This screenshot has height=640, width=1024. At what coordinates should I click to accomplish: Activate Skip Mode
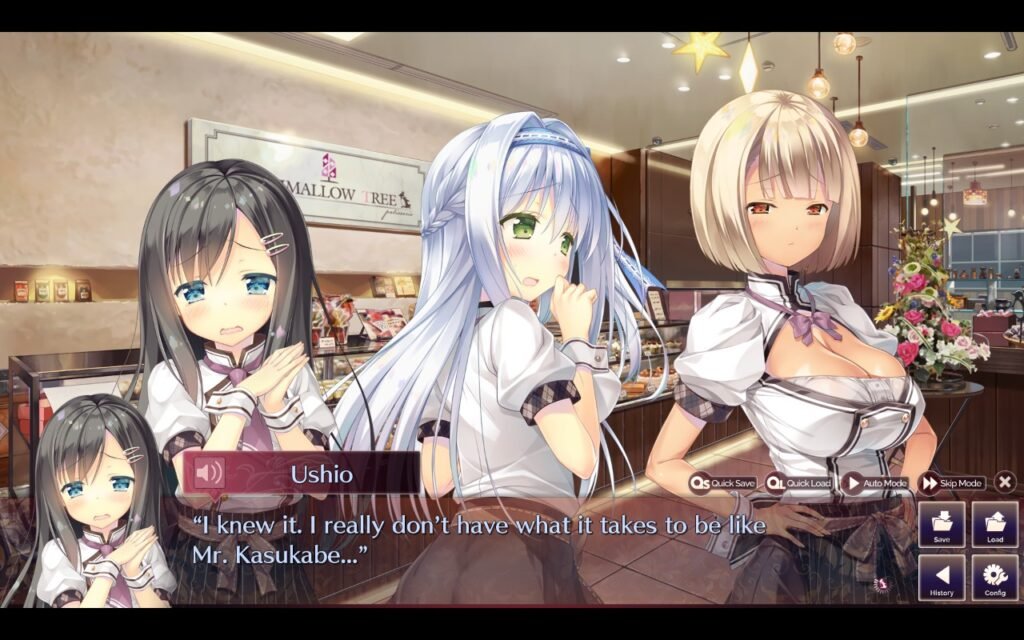point(952,483)
